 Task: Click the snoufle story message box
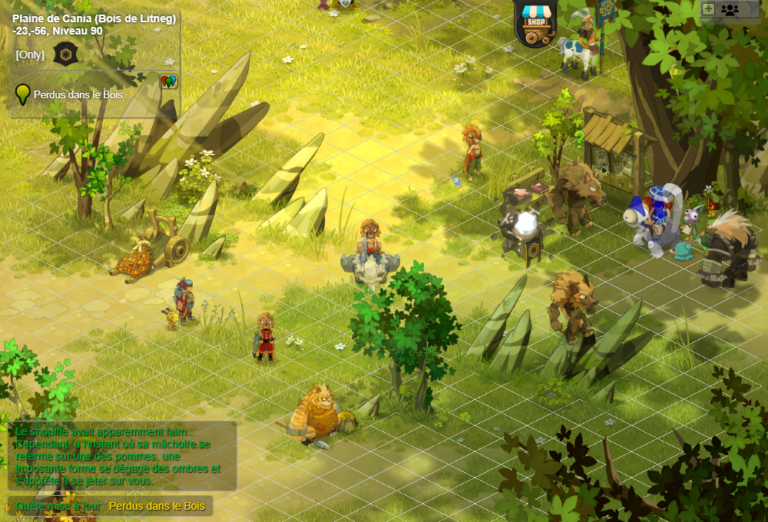coord(120,455)
